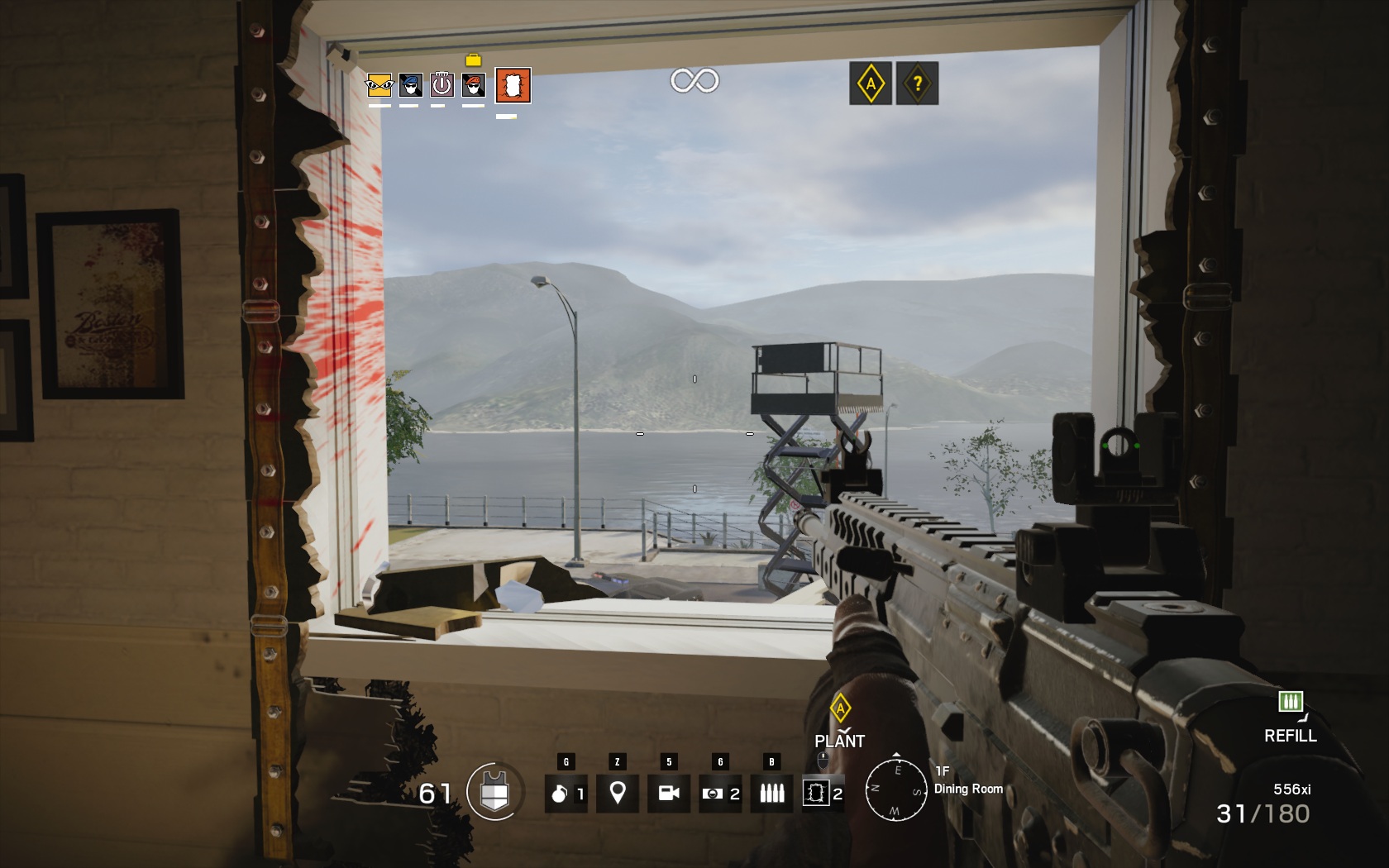Select the breaching charge ability slot

823,794
